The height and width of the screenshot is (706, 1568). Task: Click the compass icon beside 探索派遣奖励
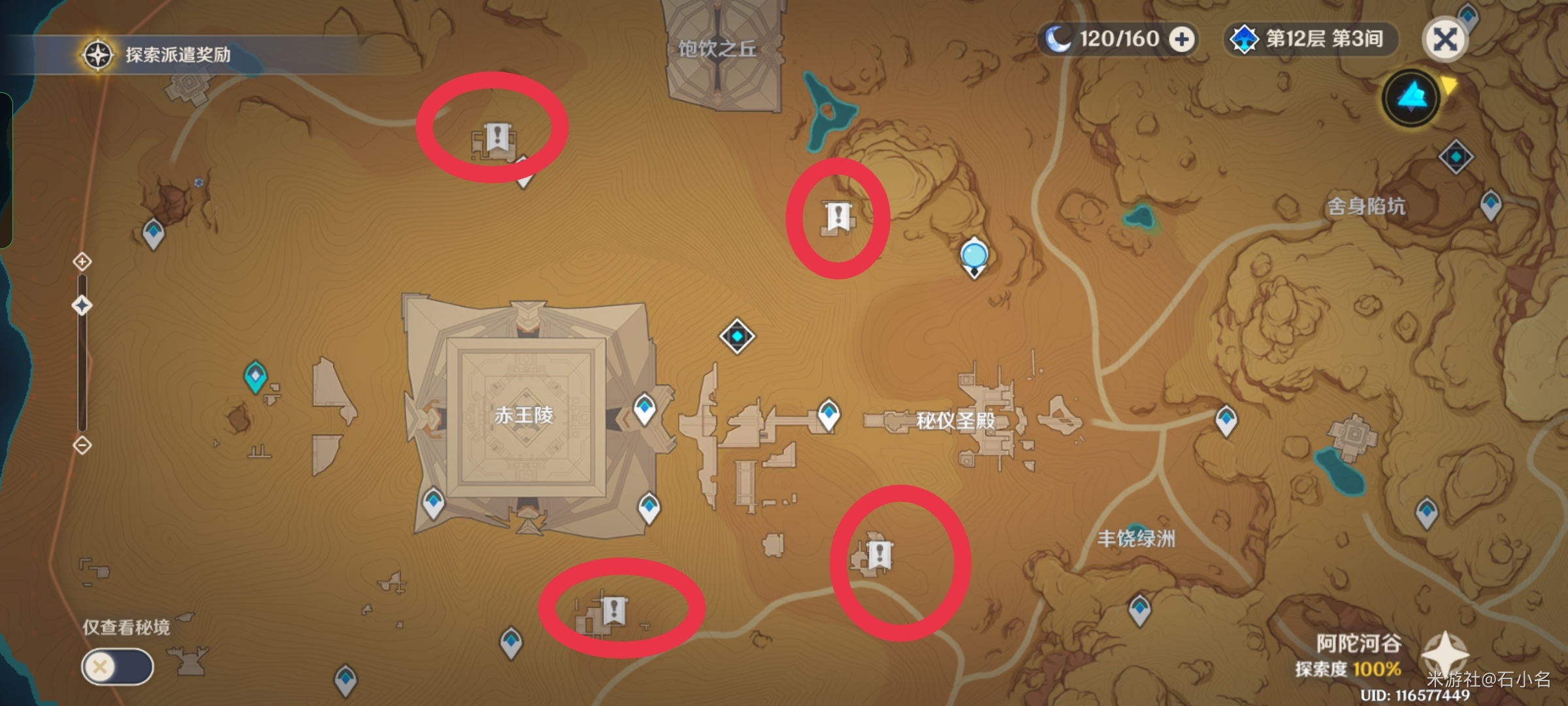click(x=97, y=55)
